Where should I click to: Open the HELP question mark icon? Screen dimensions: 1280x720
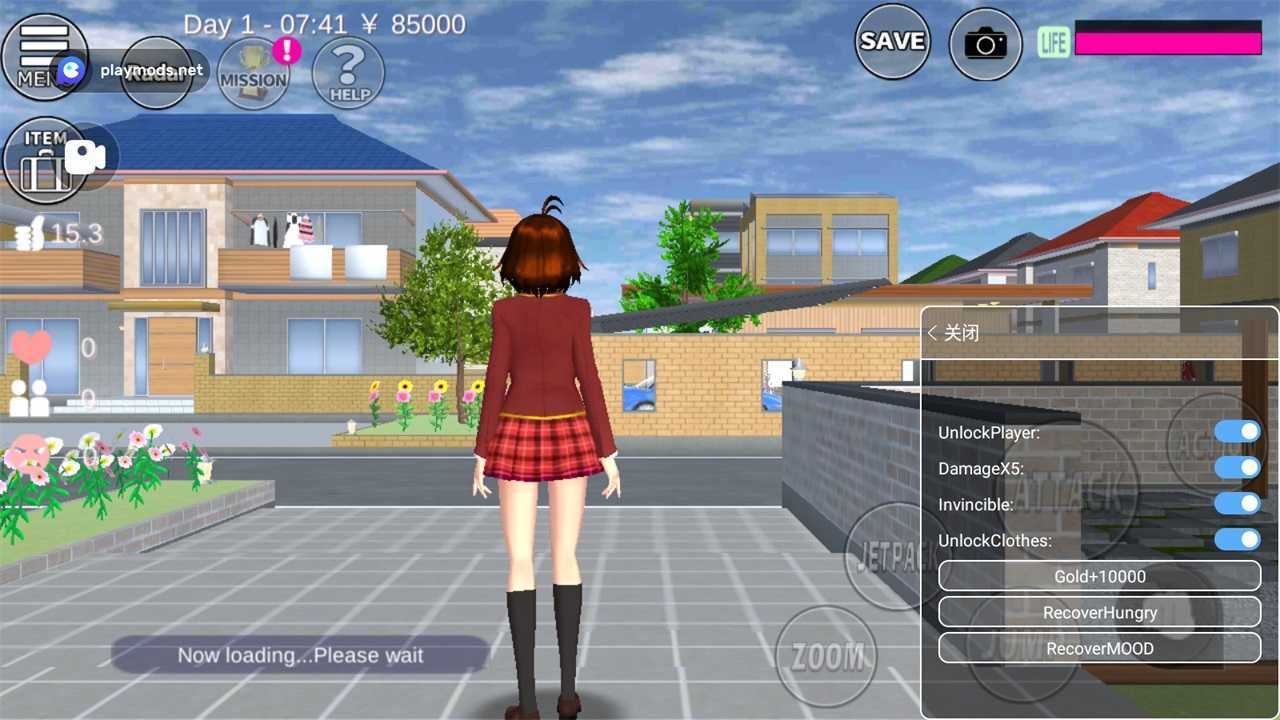click(347, 75)
